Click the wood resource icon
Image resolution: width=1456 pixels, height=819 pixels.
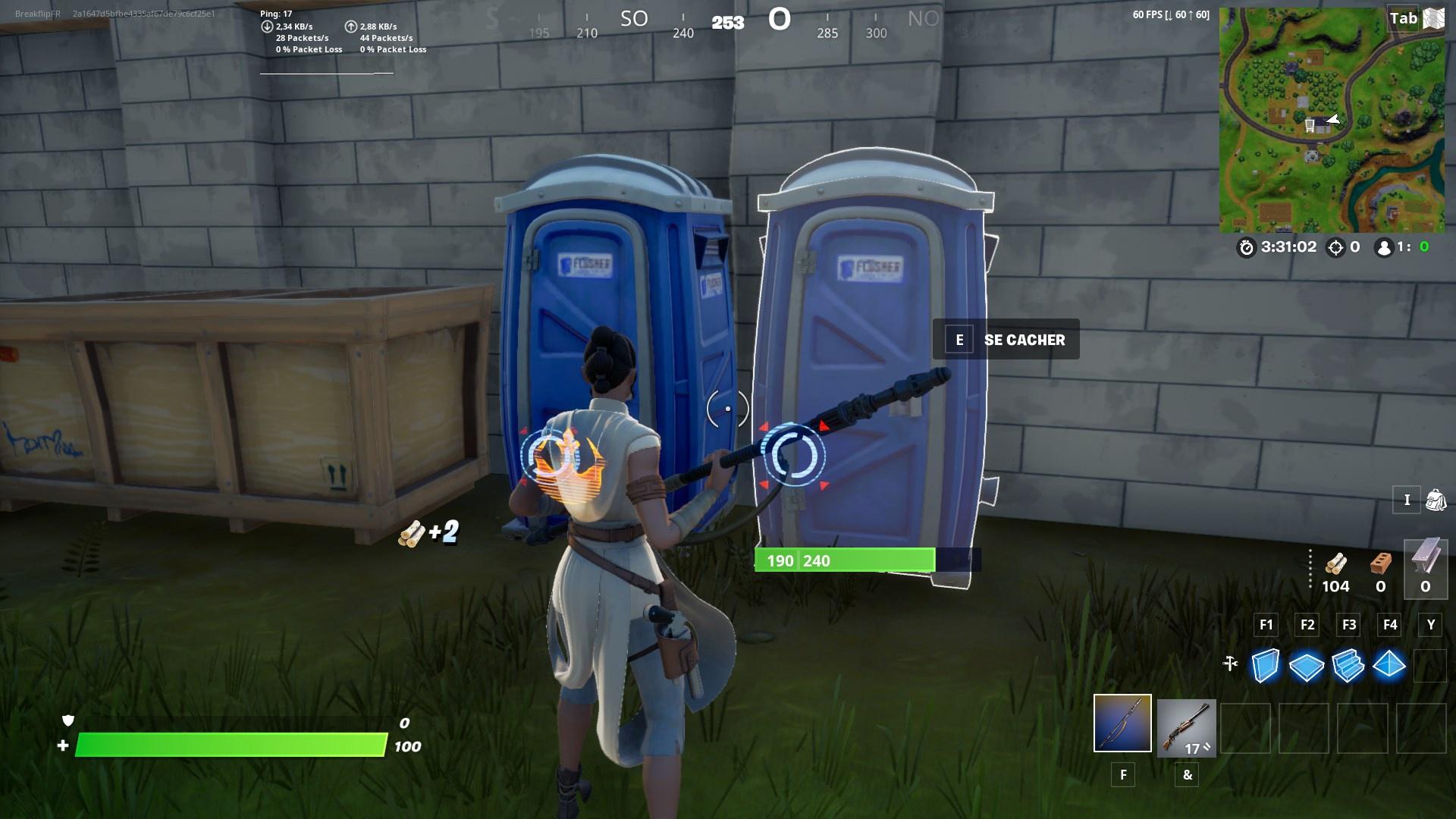tap(1335, 565)
